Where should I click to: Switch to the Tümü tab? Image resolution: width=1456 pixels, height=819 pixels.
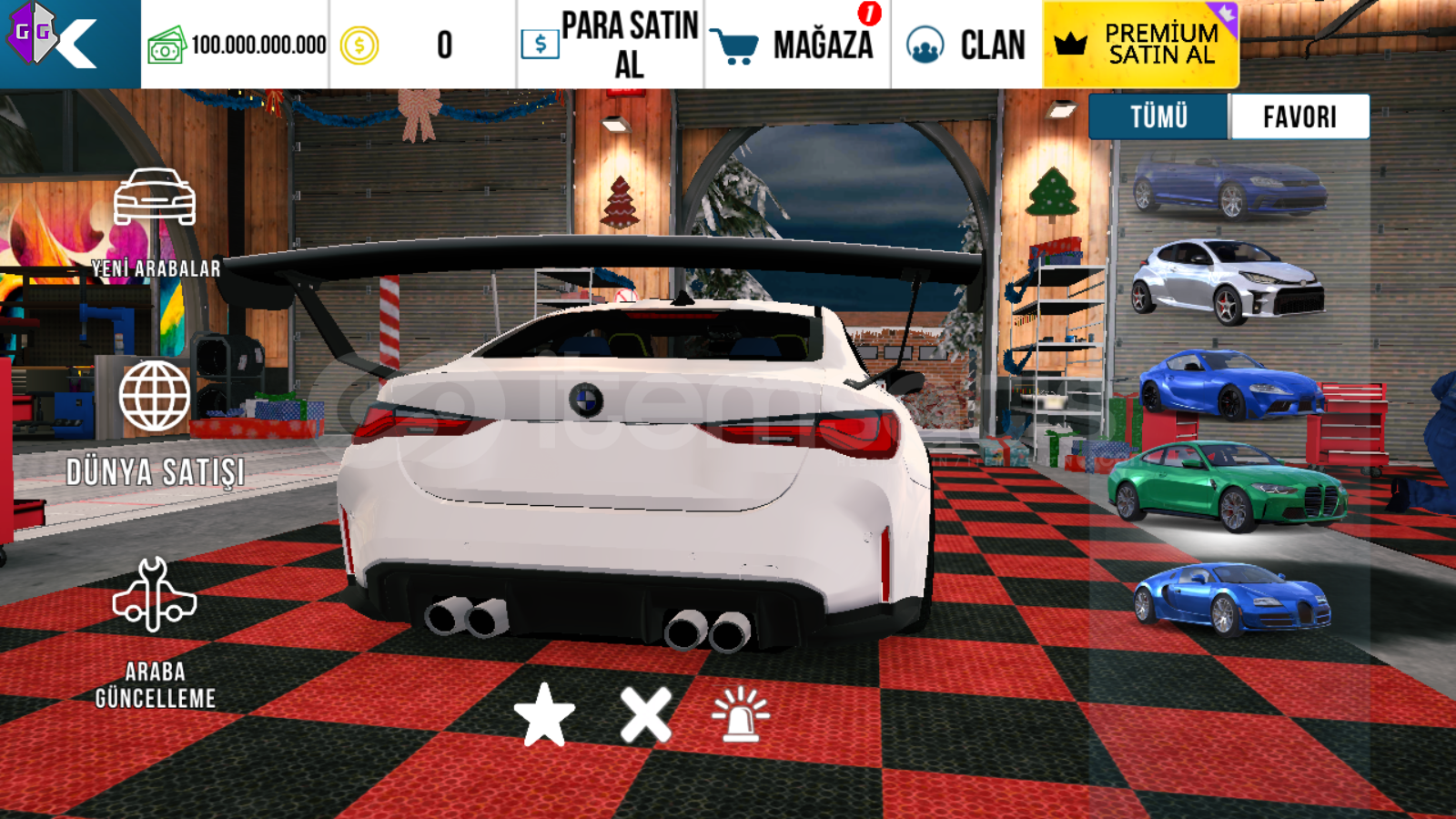[1158, 116]
